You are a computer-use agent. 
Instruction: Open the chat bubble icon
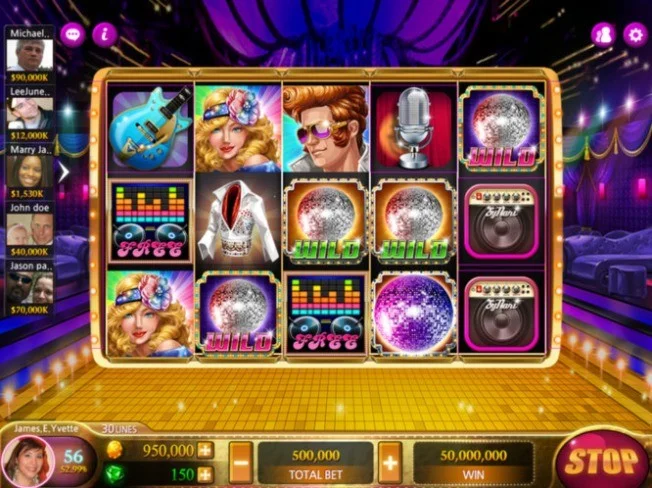click(x=72, y=33)
